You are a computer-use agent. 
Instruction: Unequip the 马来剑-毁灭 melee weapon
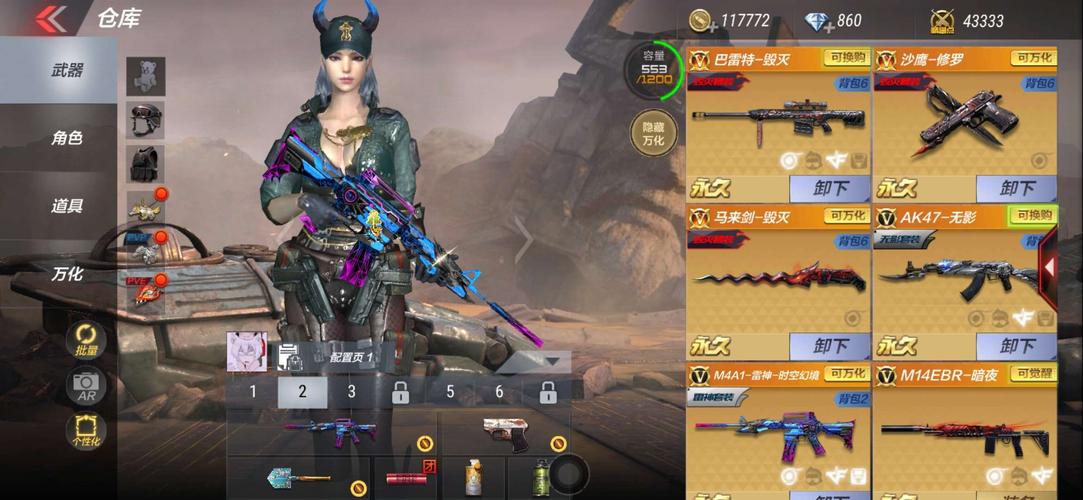(829, 346)
